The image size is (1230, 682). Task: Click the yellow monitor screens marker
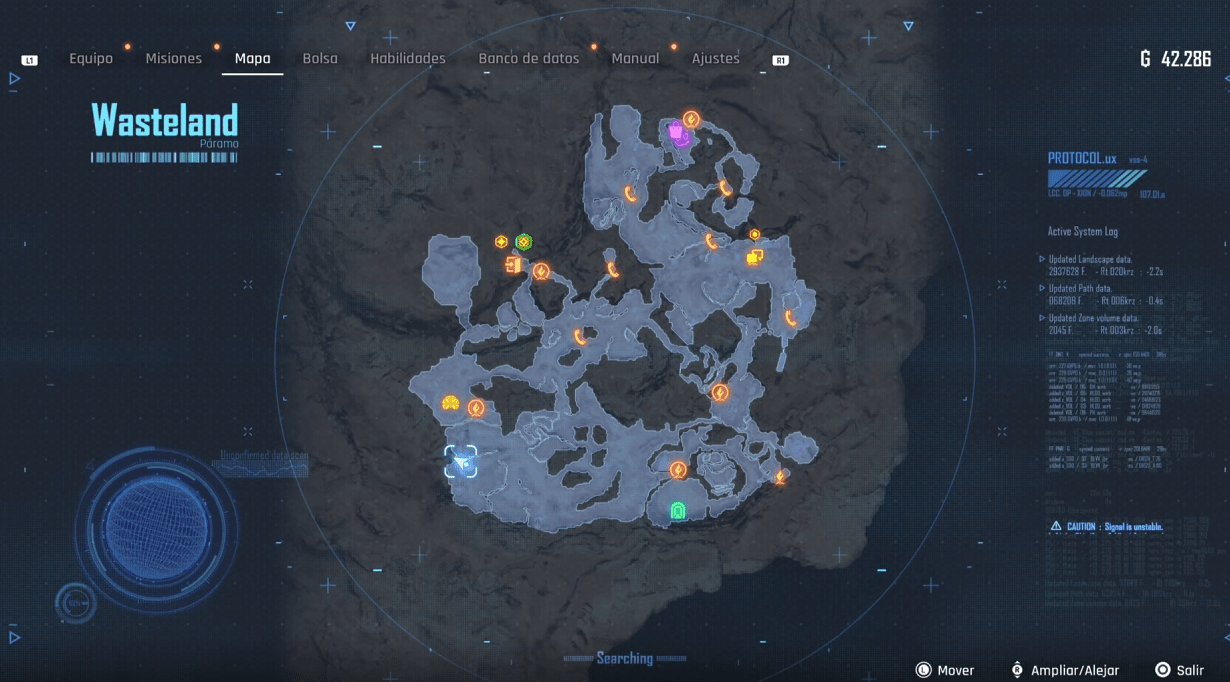pyautogui.click(x=754, y=258)
